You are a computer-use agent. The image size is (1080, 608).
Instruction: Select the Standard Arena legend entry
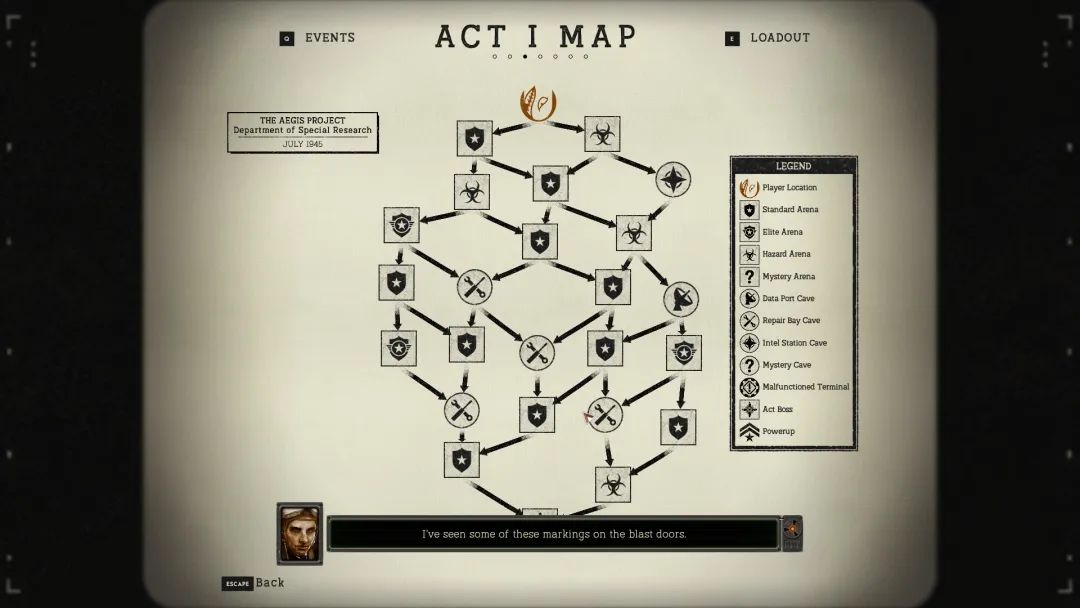[x=789, y=210]
